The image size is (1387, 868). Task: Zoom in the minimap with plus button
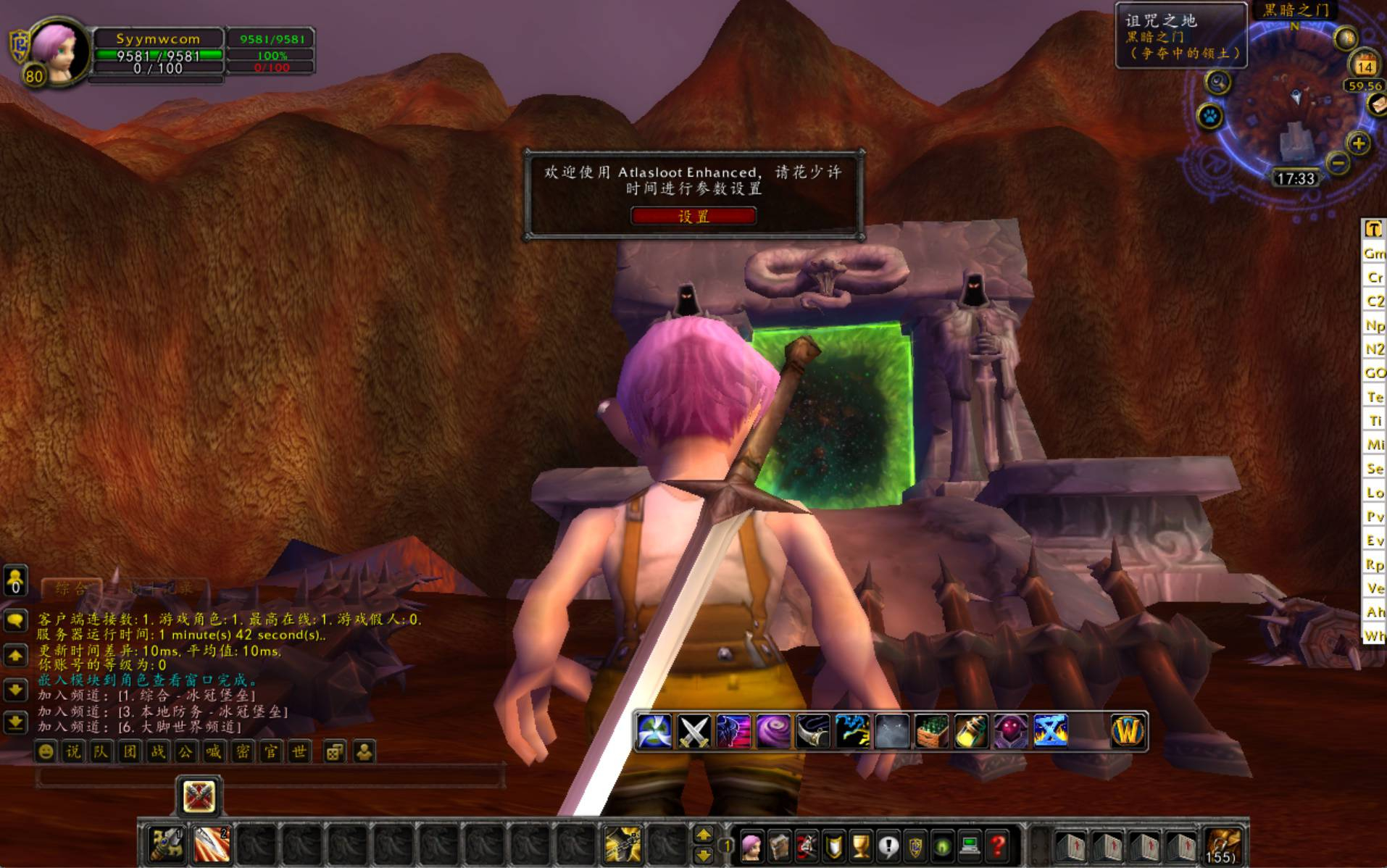tap(1359, 143)
